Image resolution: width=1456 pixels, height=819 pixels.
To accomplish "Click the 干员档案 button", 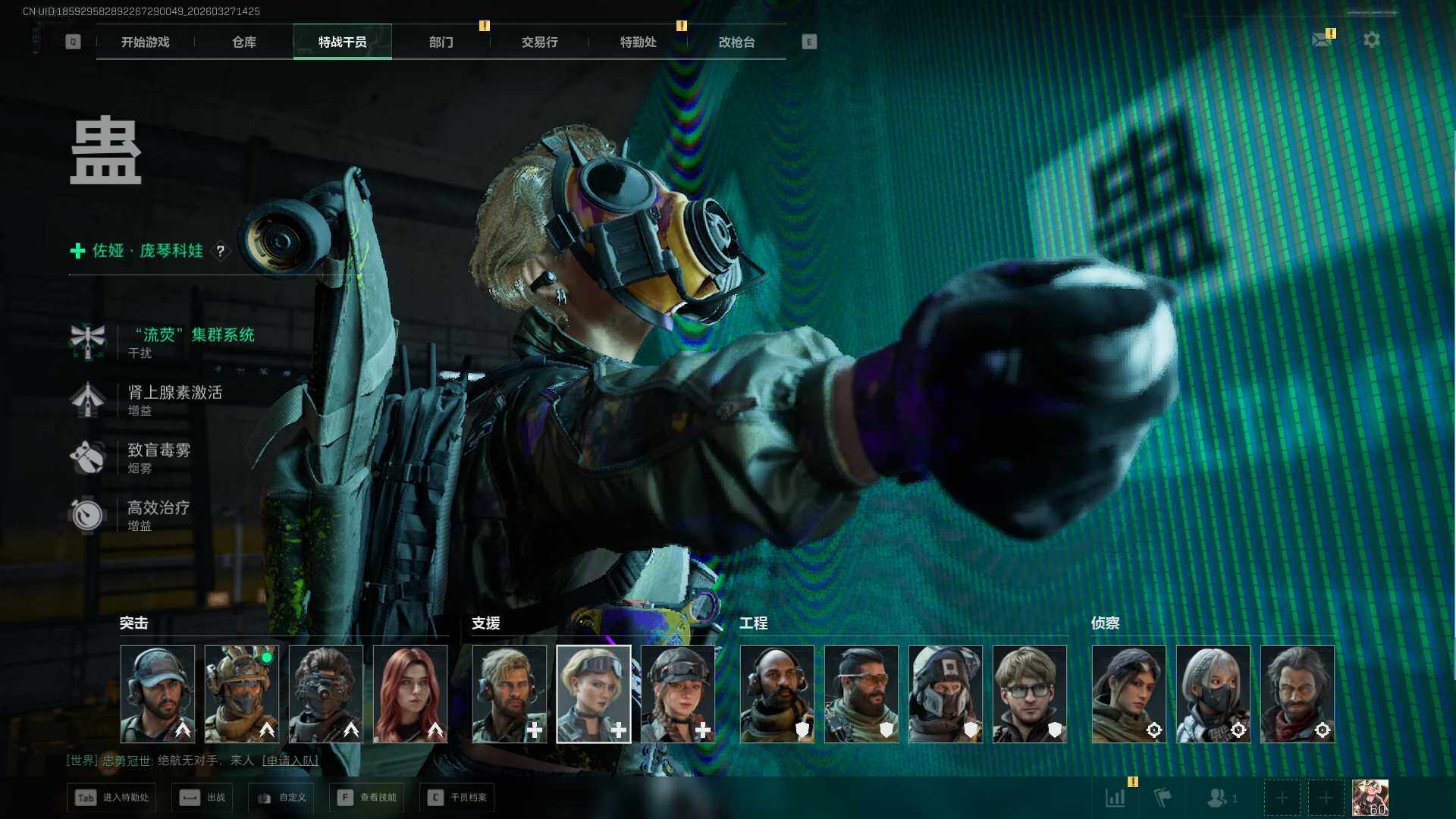I will click(x=457, y=798).
